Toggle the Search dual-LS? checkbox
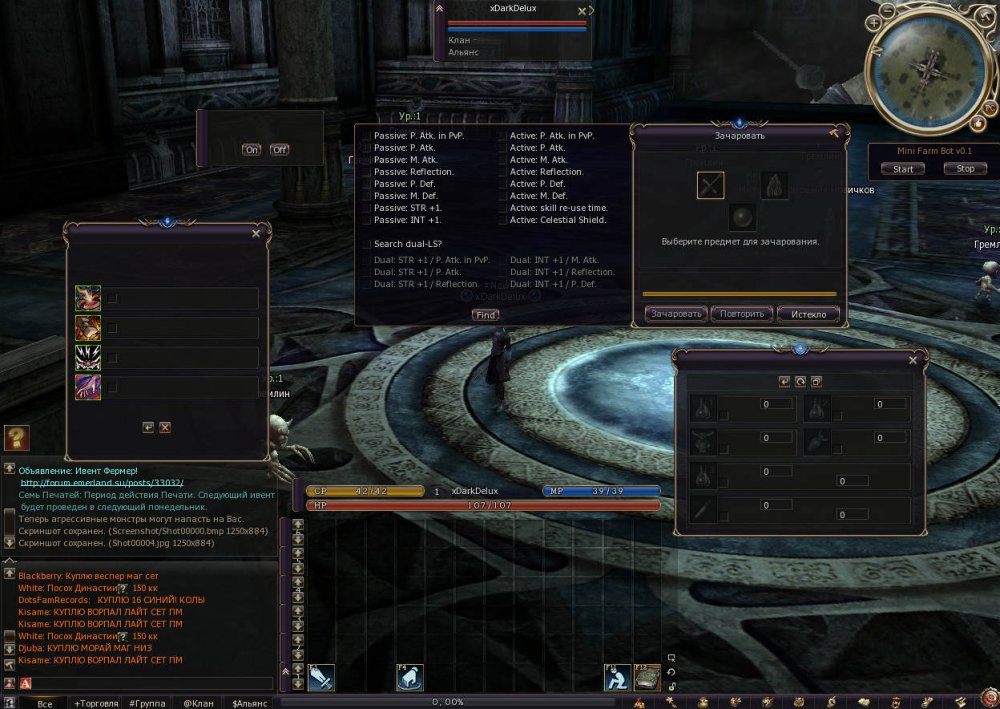Image resolution: width=1000 pixels, height=709 pixels. [x=367, y=244]
